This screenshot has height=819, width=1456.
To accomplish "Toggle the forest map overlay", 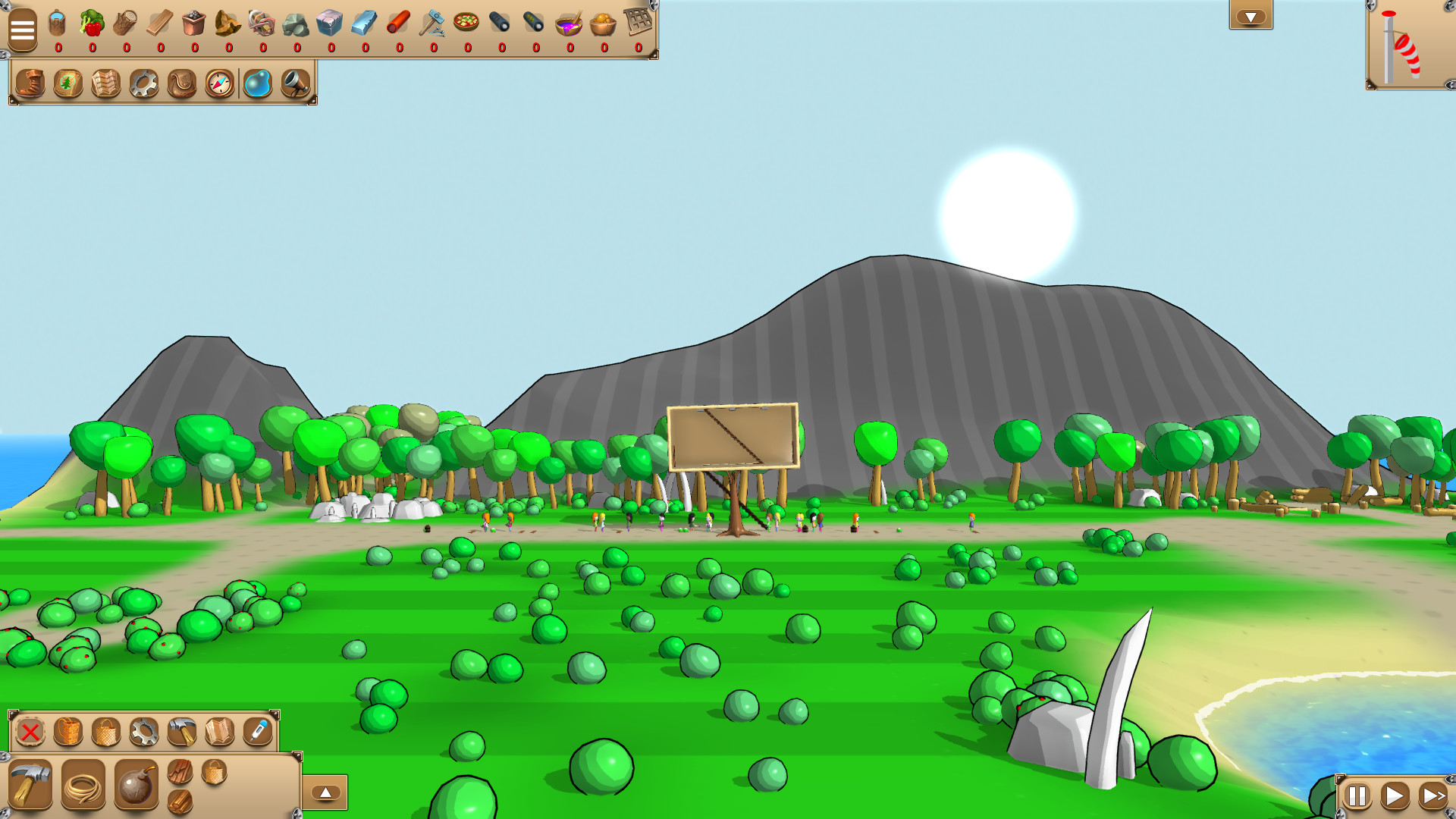I will pyautogui.click(x=68, y=83).
